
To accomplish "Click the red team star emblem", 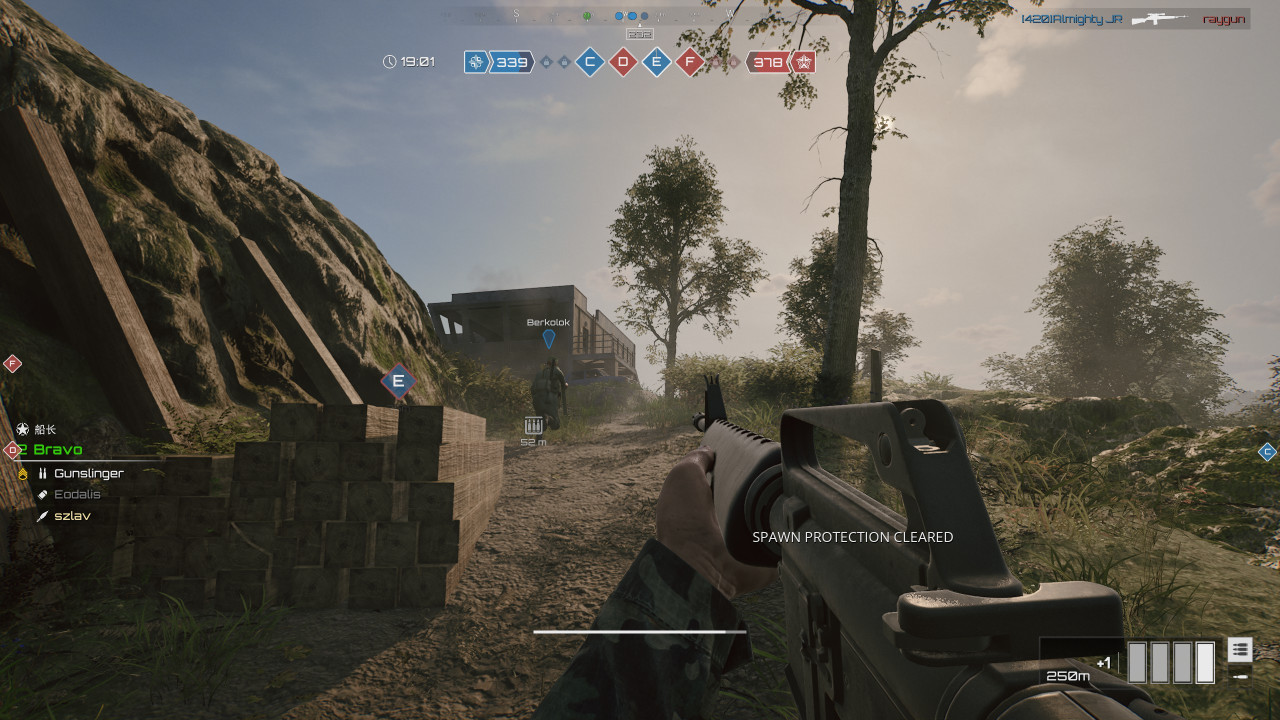I will [x=803, y=63].
